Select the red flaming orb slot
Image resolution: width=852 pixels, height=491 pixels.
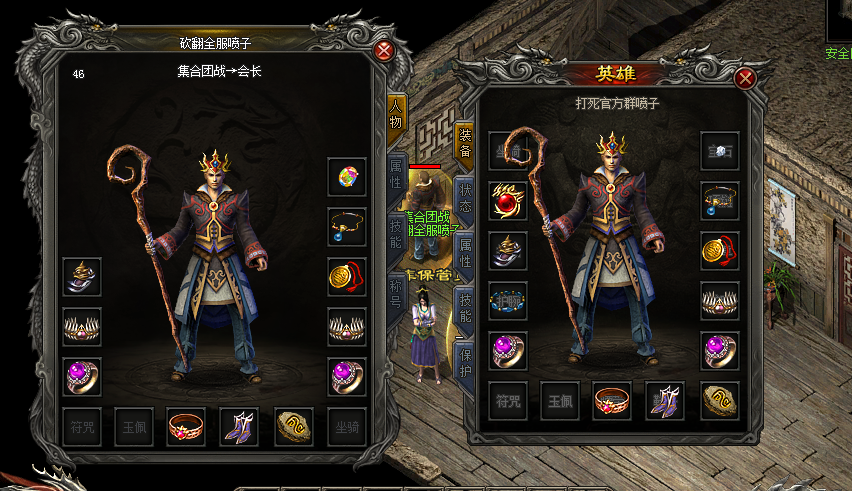(x=508, y=201)
